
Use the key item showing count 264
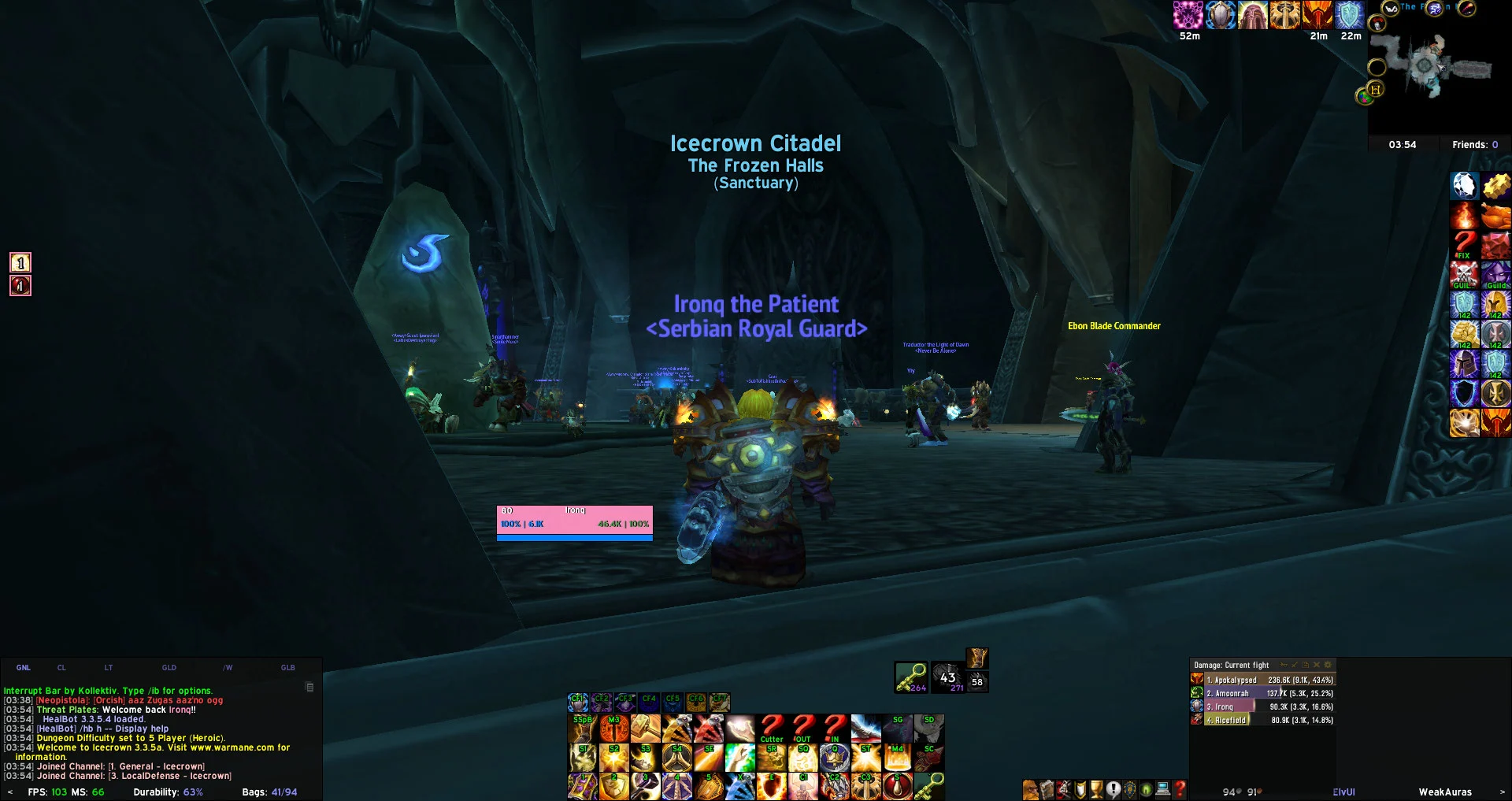910,677
